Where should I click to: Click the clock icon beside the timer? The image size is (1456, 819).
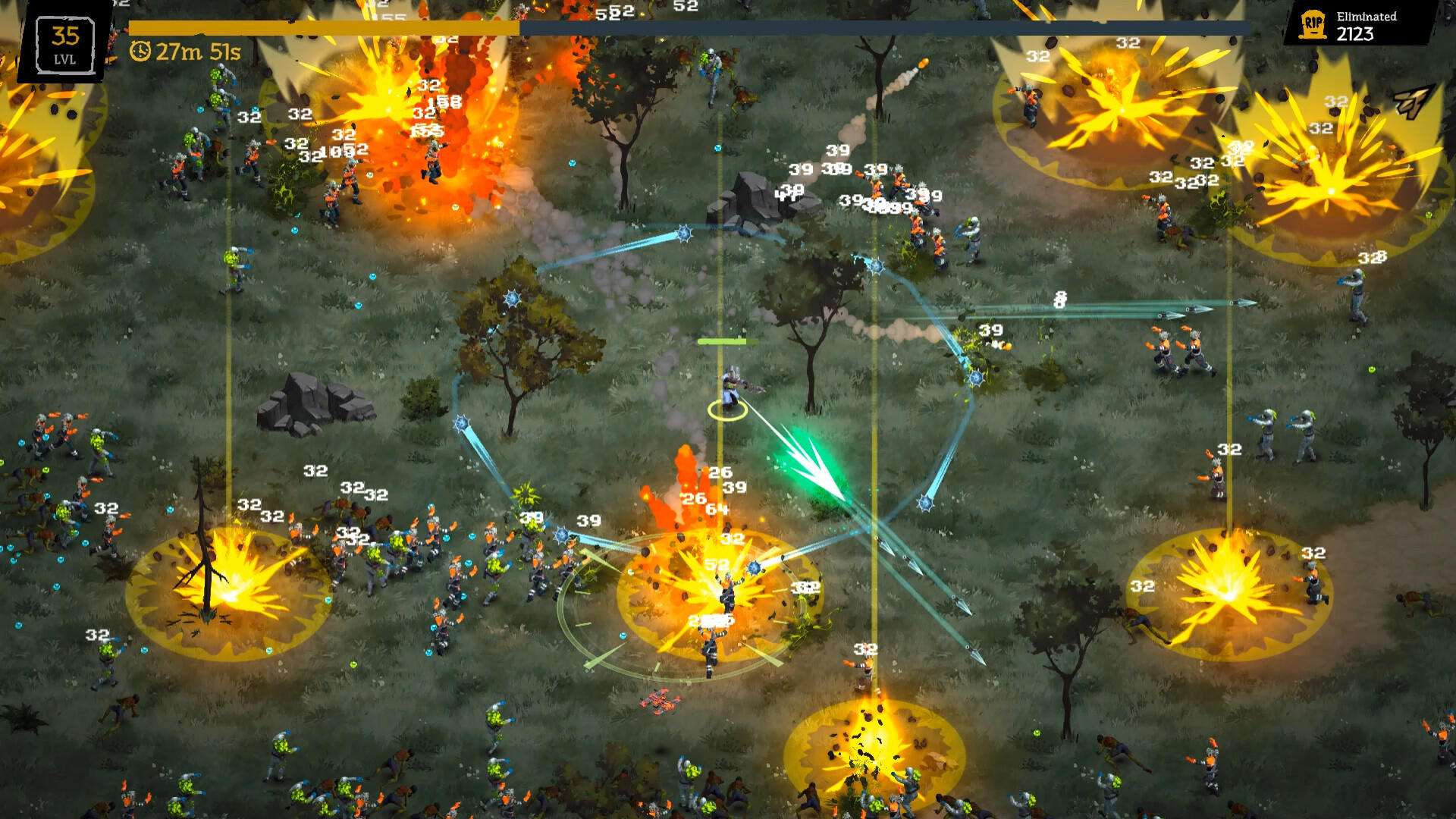[x=143, y=52]
